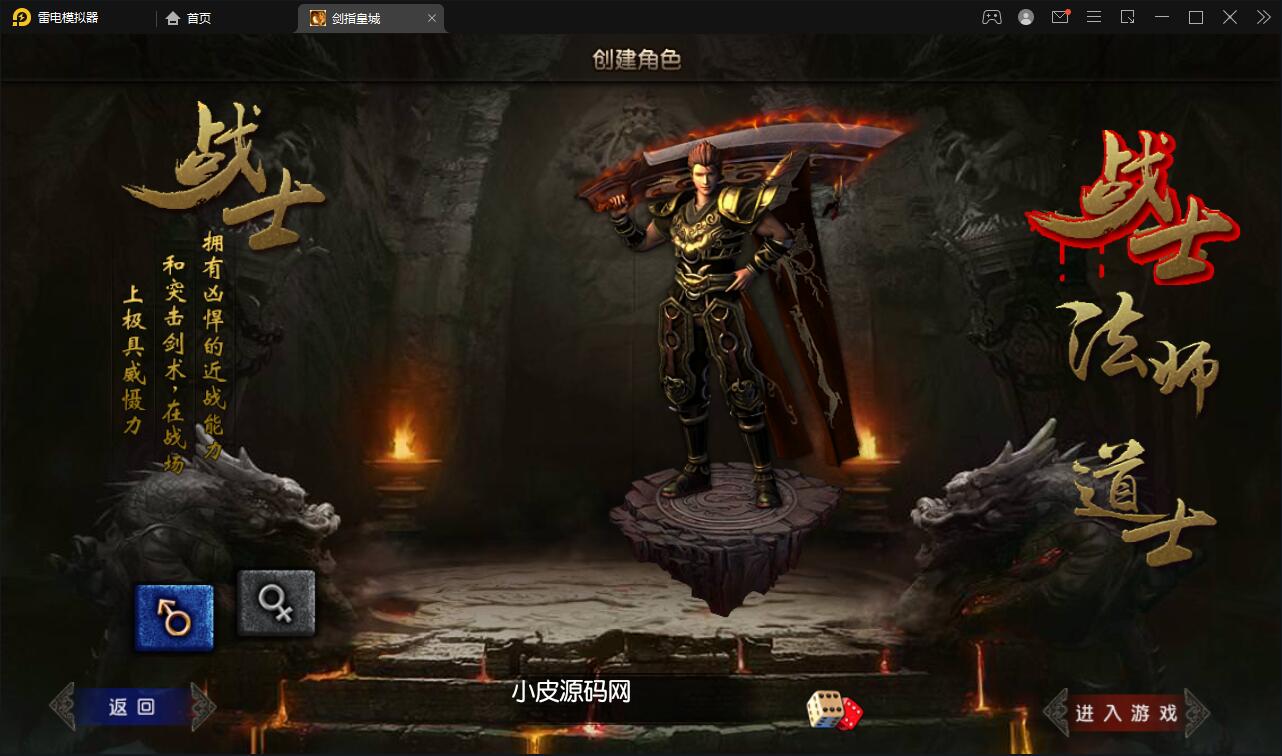Open the gamepad game center icon
Screen dimensions: 1282x756
991,17
